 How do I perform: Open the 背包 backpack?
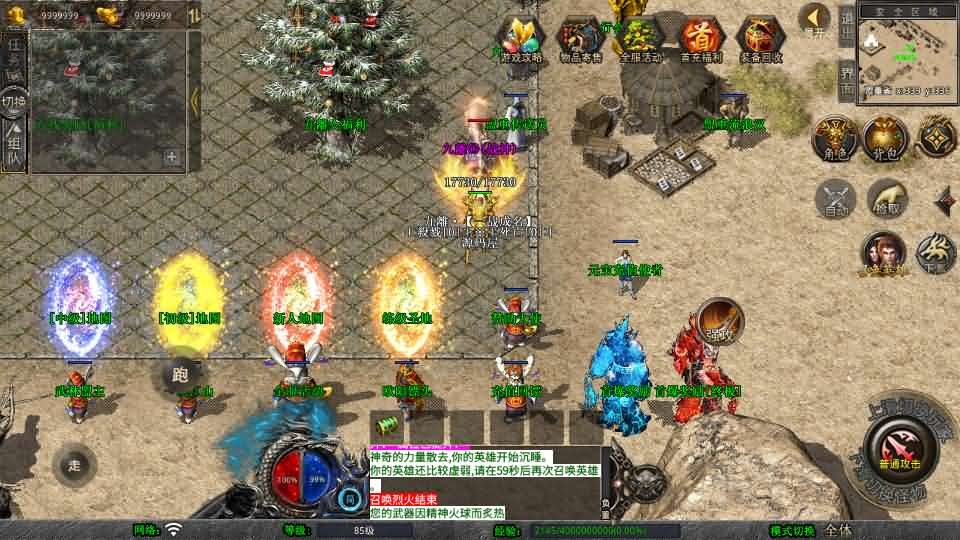883,139
